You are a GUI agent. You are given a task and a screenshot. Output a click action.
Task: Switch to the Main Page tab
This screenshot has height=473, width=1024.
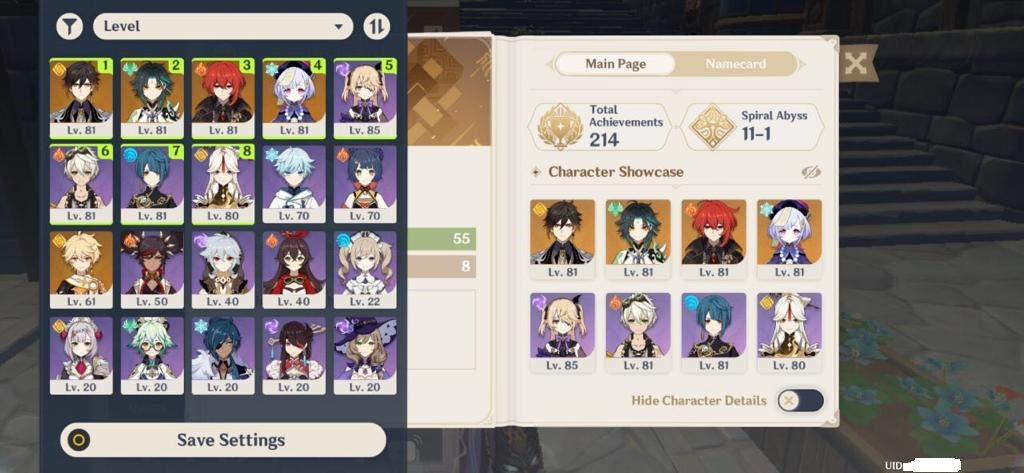pos(615,64)
